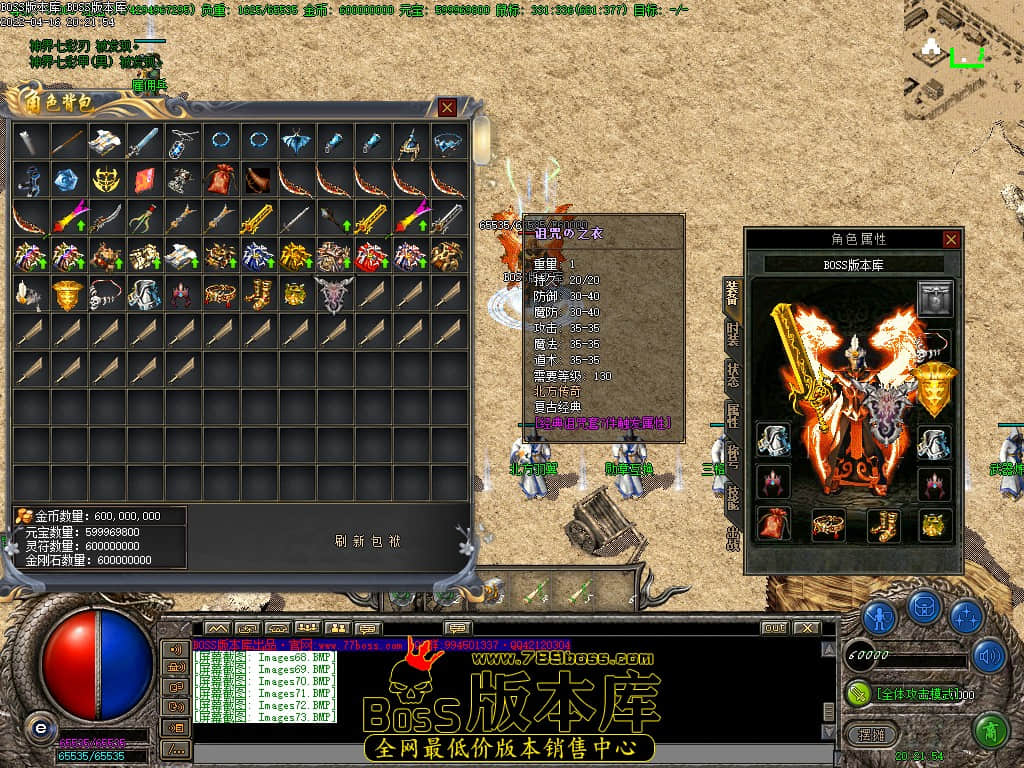Click the refresh backpack button
Screen dimensions: 1024x768
pyautogui.click(x=367, y=541)
